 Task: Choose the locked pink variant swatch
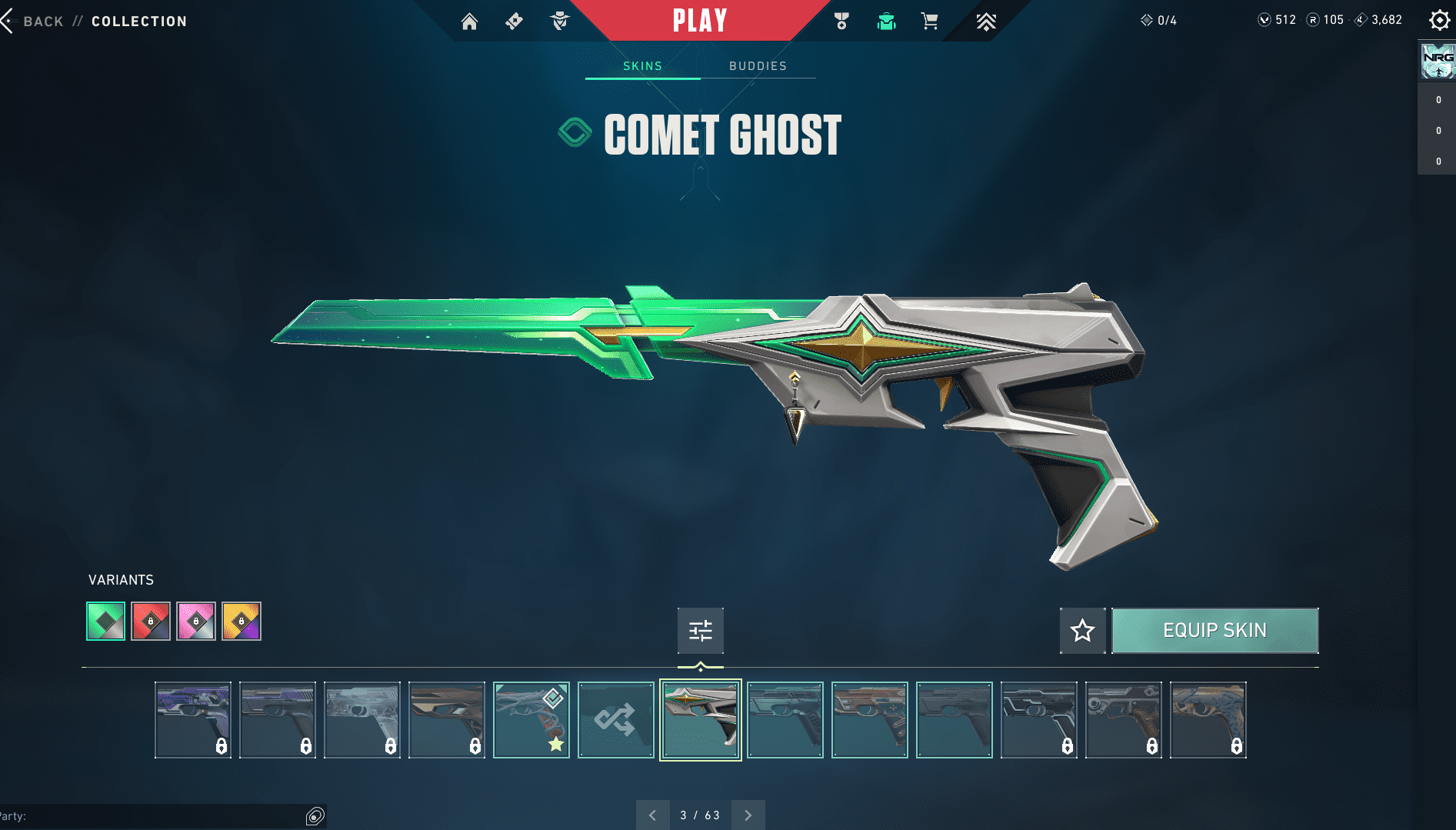(196, 621)
